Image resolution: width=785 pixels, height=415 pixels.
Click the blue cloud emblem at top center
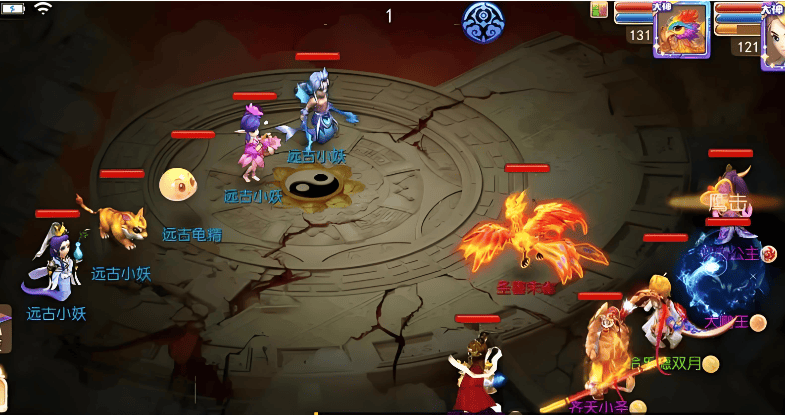(483, 21)
